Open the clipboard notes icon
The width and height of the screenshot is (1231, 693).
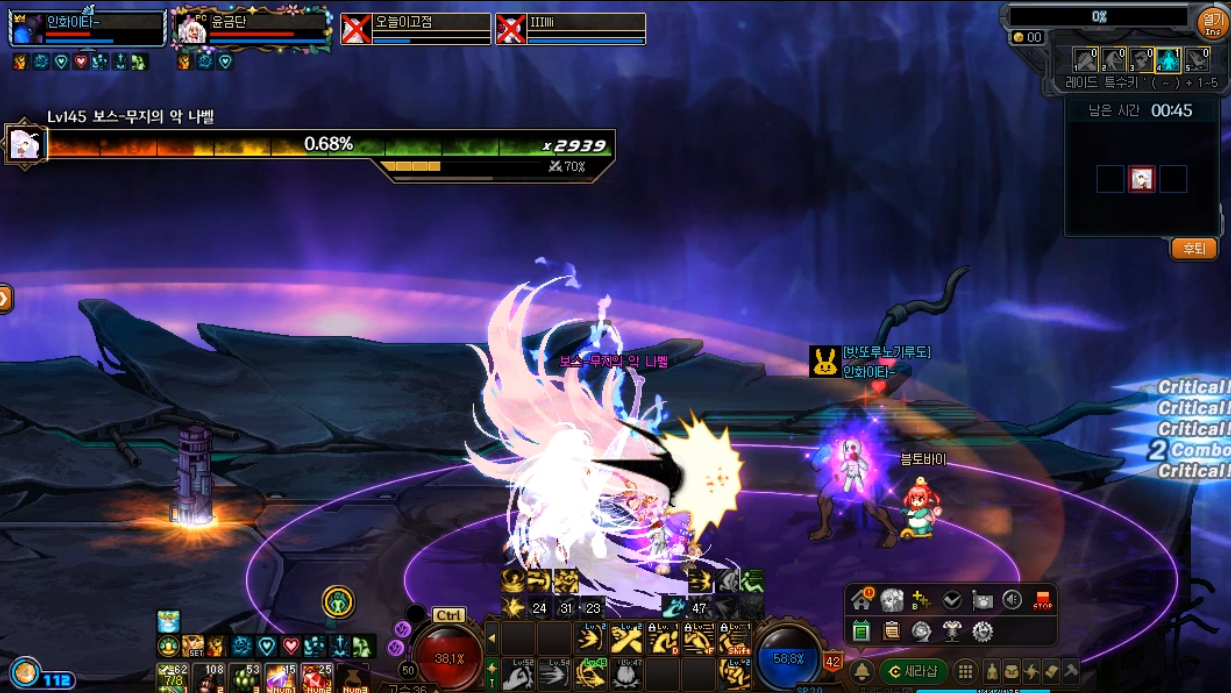point(892,631)
